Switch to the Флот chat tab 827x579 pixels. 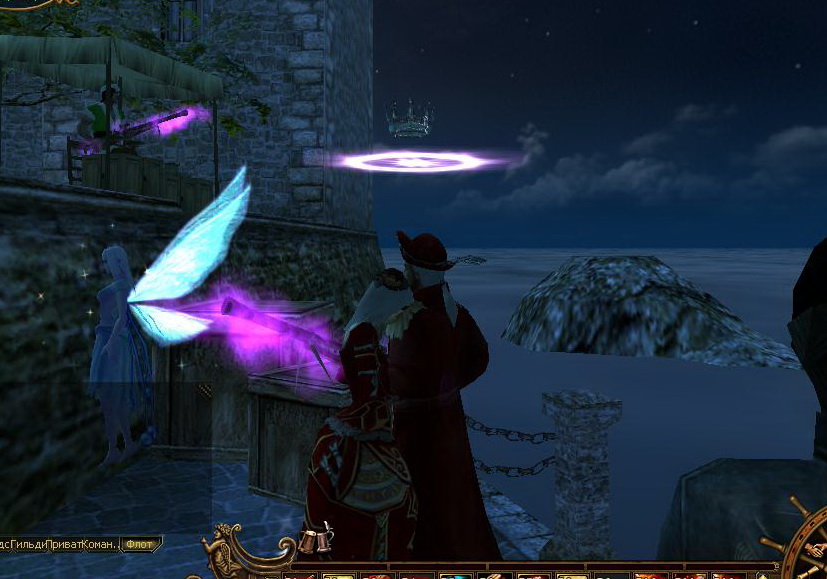pos(138,545)
